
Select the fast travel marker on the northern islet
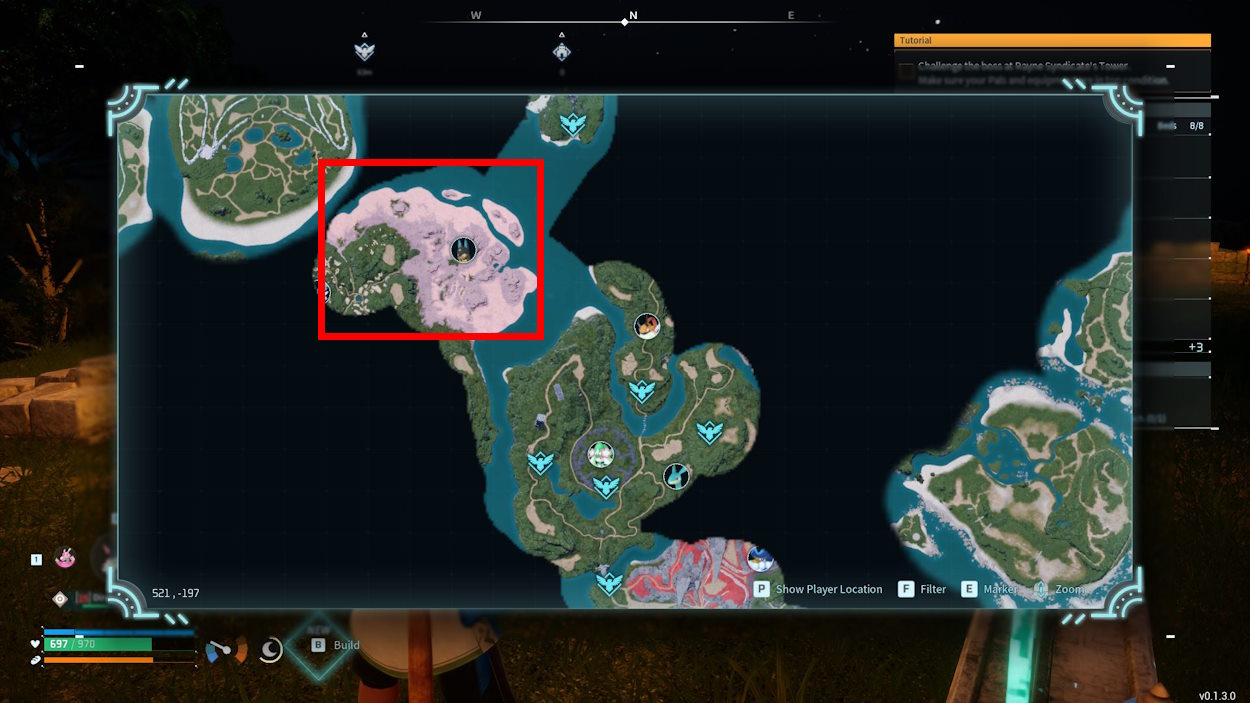[572, 124]
